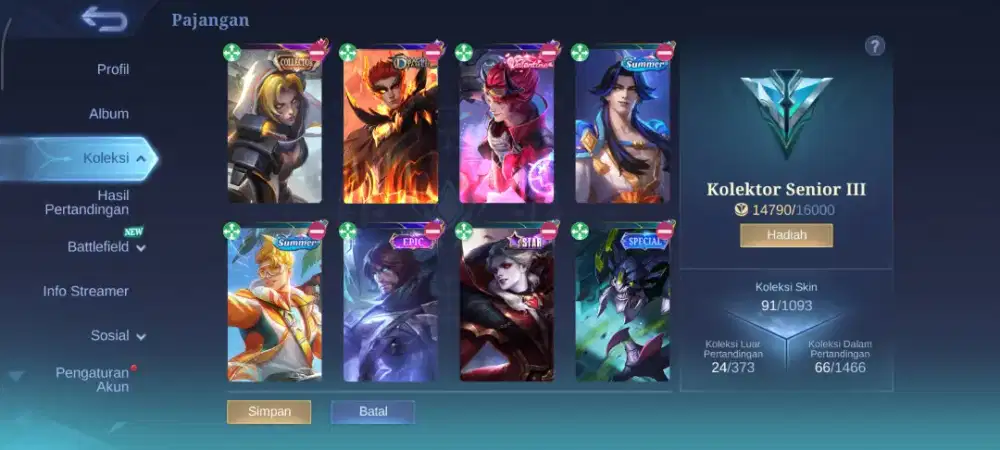Select the Koleksi menu entry
Image resolution: width=1000 pixels, height=450 pixels.
pyautogui.click(x=105, y=158)
